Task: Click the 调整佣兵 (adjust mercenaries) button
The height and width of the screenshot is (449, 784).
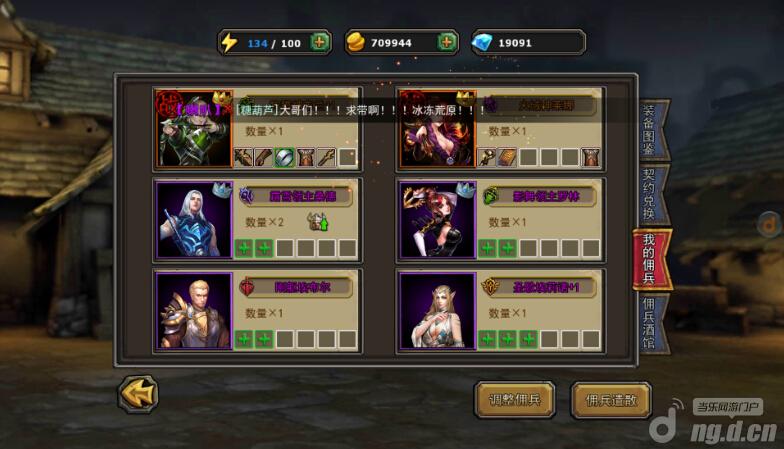Action: pyautogui.click(x=514, y=400)
